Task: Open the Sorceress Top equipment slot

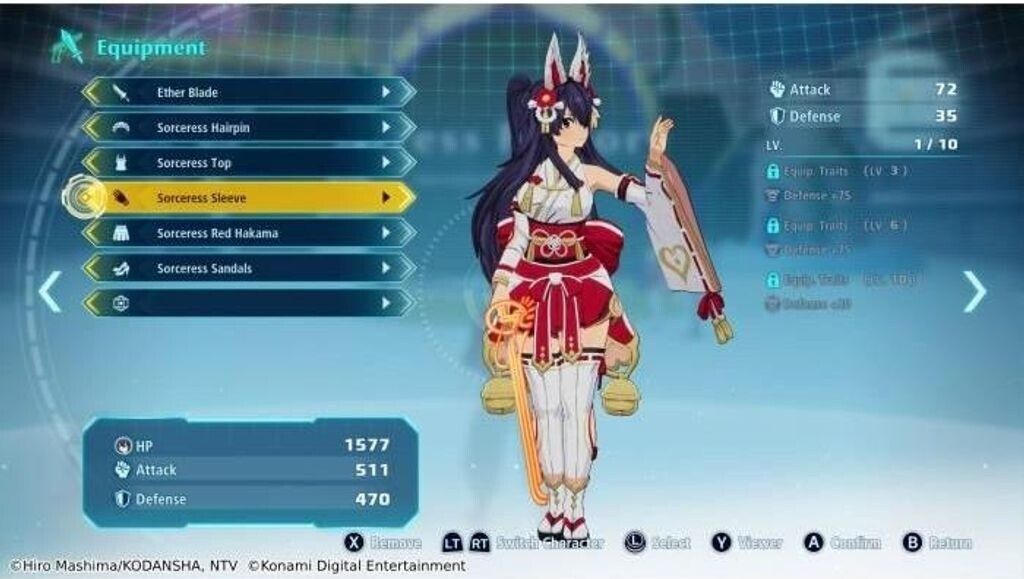Action: click(x=248, y=163)
